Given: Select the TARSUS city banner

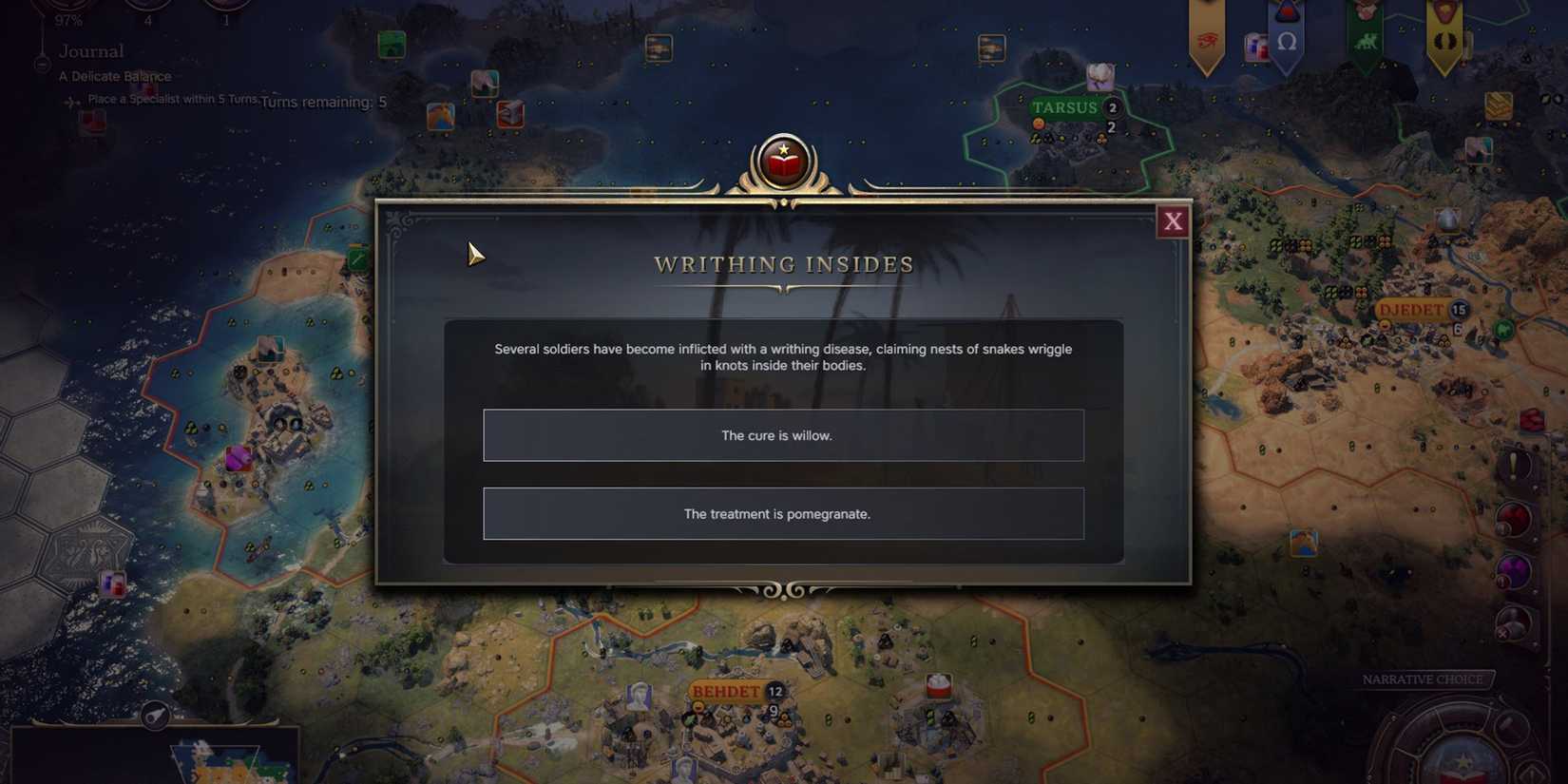Looking at the screenshot, I should point(1066,107).
